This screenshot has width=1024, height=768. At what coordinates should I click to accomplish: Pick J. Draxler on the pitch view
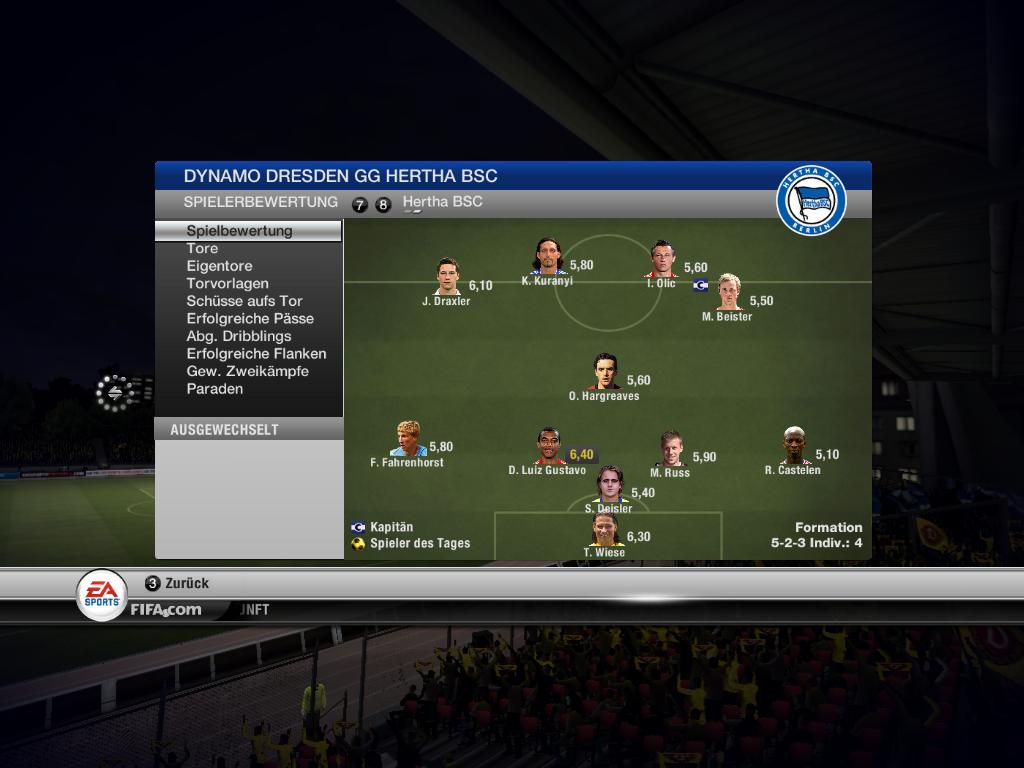446,277
